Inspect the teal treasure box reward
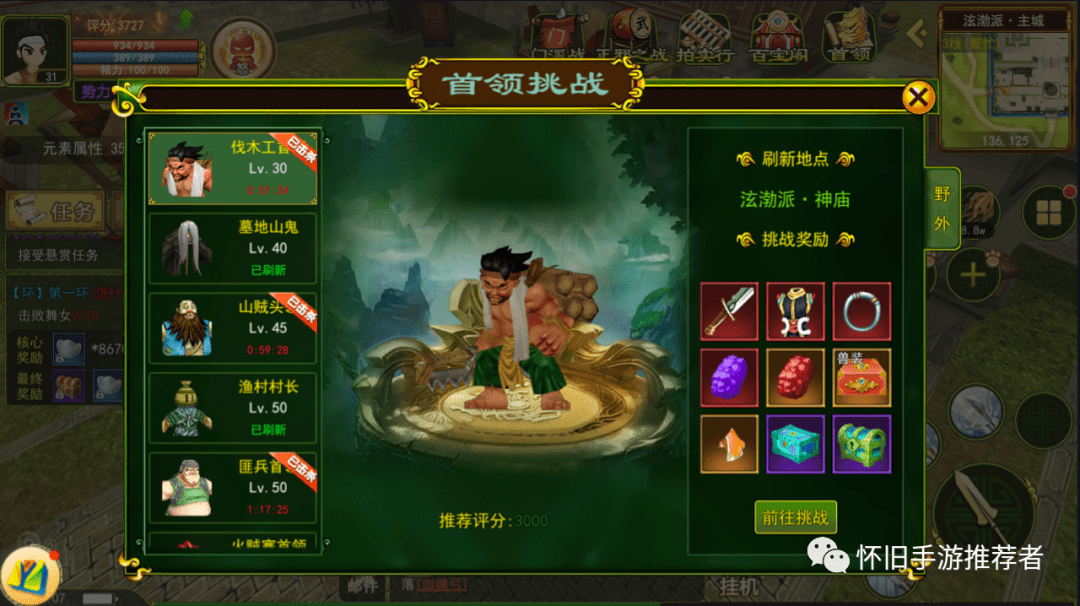The width and height of the screenshot is (1080, 606). (795, 443)
